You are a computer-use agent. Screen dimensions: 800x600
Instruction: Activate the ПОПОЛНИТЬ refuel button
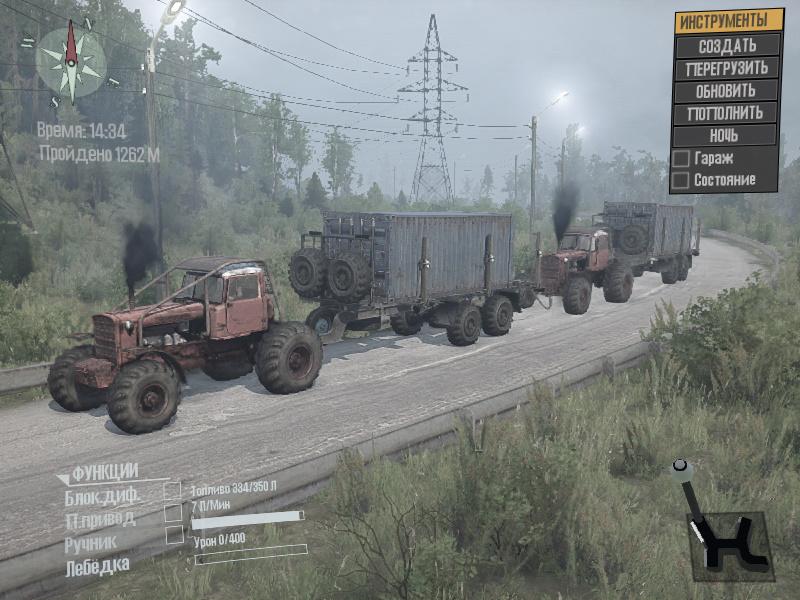click(x=727, y=113)
